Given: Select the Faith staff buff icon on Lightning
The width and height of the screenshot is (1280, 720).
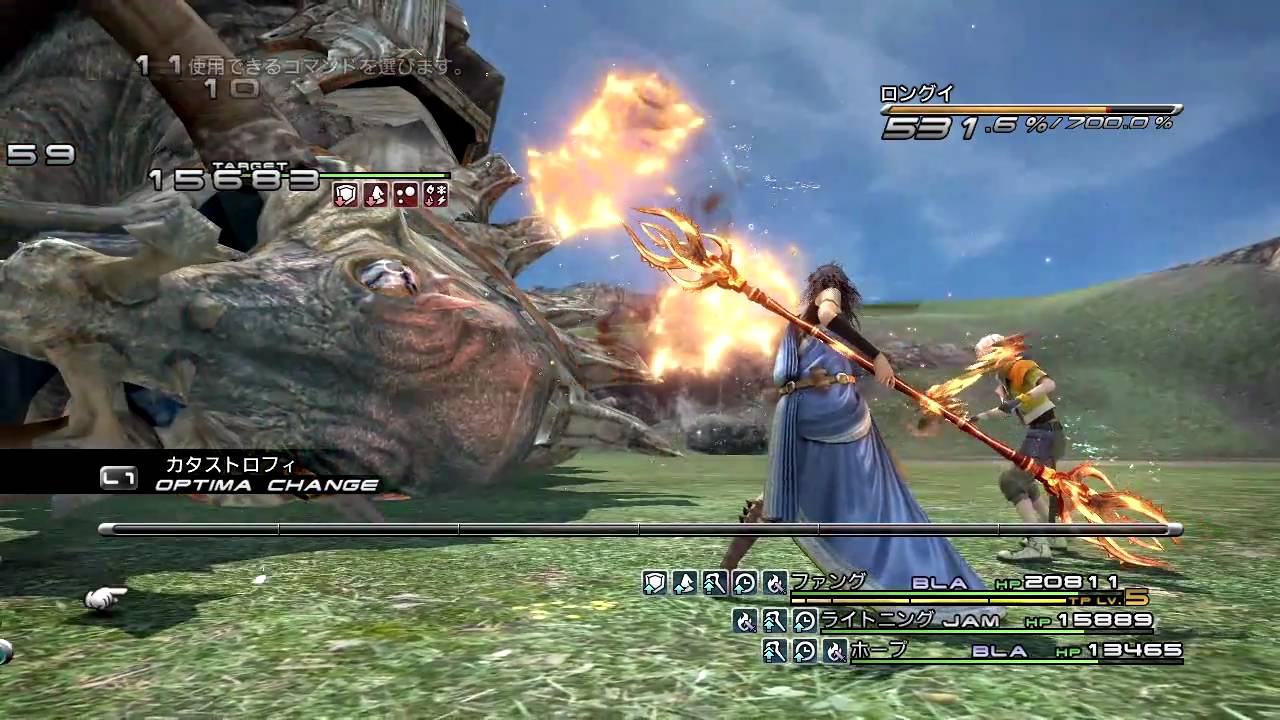Looking at the screenshot, I should tap(773, 620).
